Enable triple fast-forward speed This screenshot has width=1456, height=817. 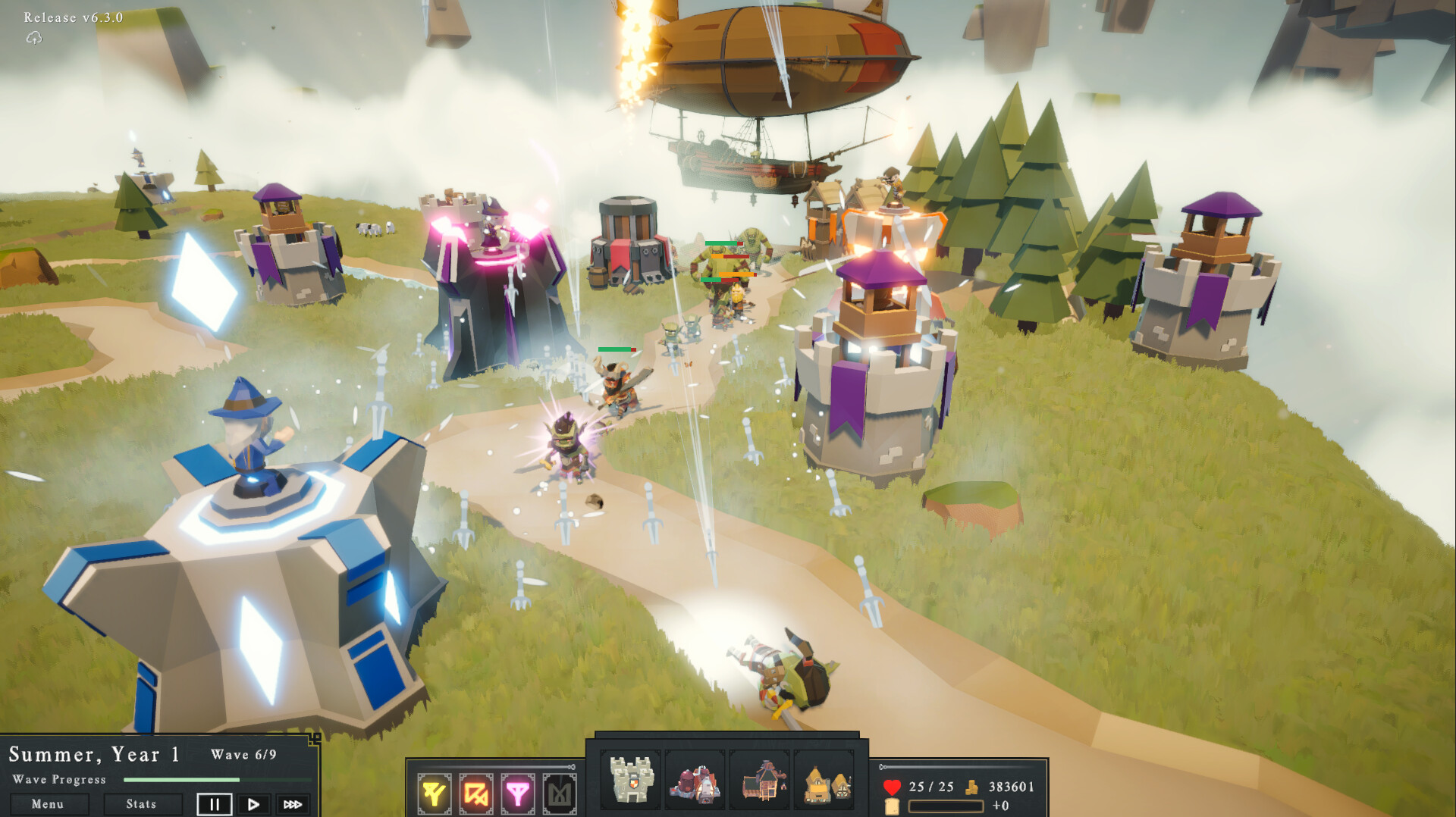tap(293, 804)
